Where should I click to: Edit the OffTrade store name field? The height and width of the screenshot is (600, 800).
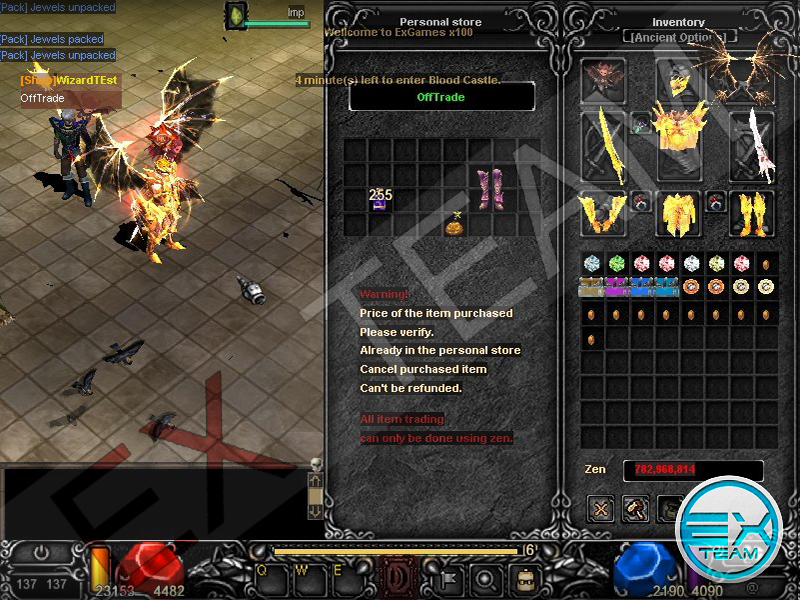tap(441, 97)
